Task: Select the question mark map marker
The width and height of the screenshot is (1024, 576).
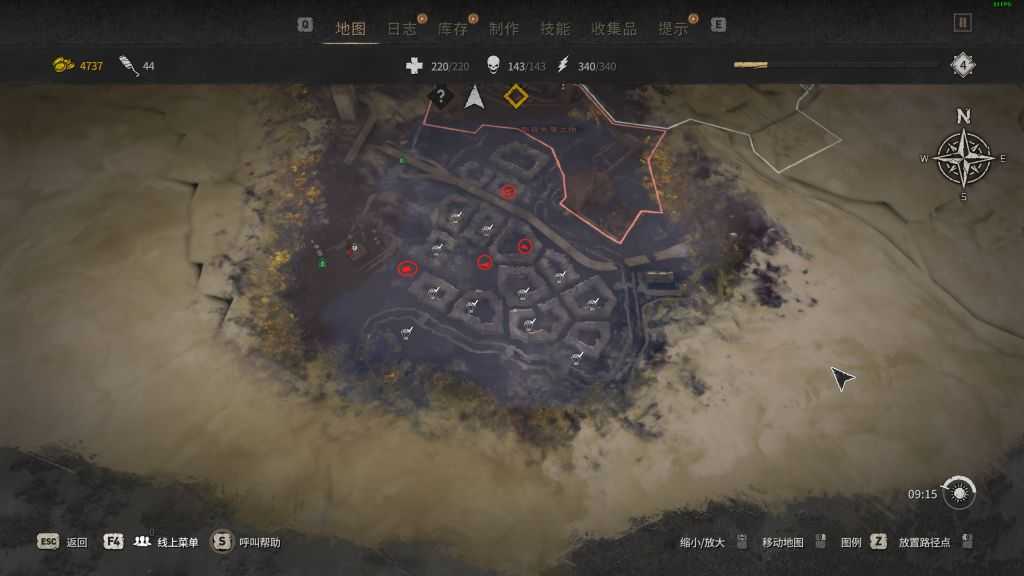Action: pyautogui.click(x=439, y=97)
